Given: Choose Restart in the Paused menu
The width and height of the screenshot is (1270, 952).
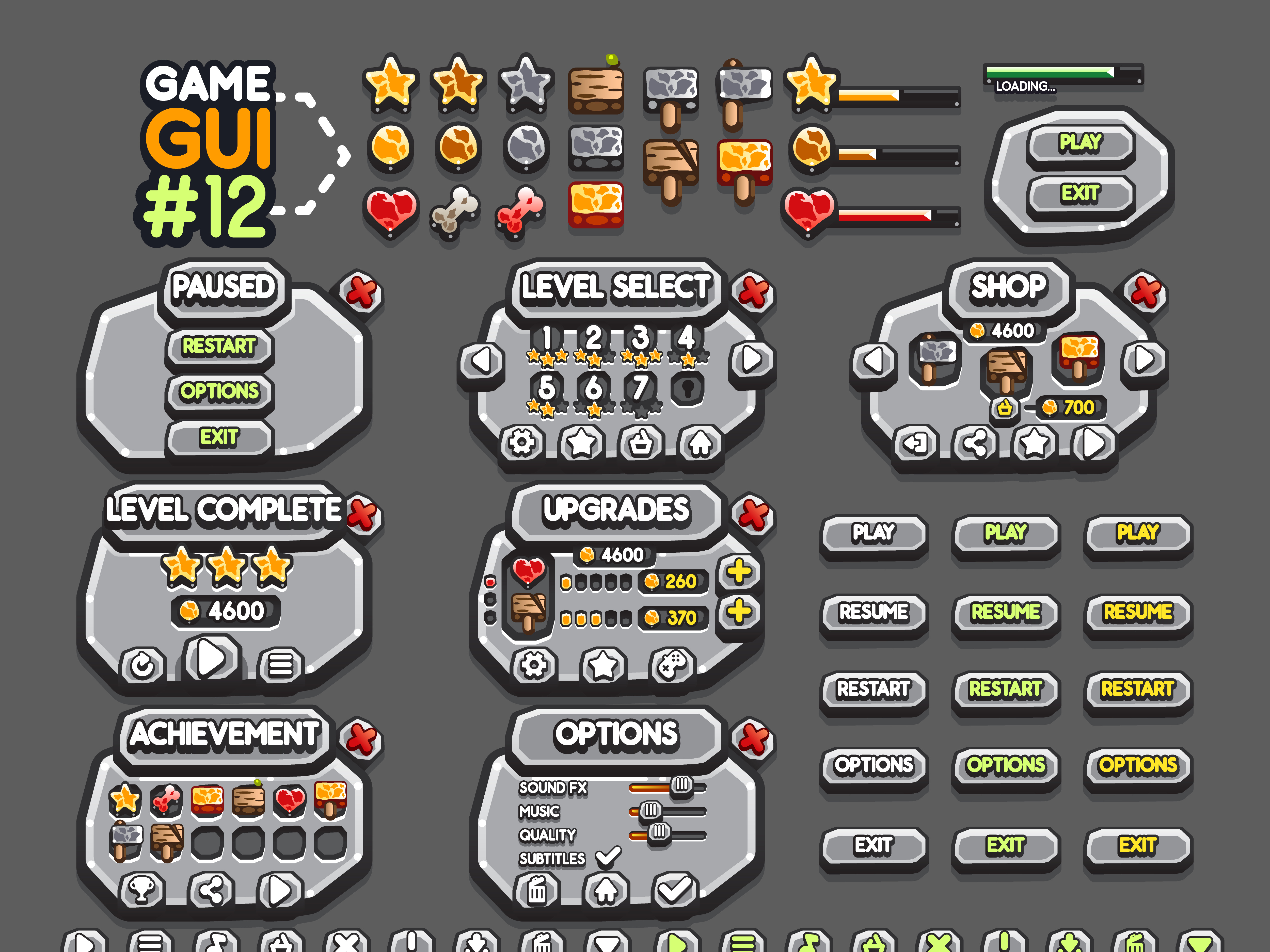Looking at the screenshot, I should (219, 346).
